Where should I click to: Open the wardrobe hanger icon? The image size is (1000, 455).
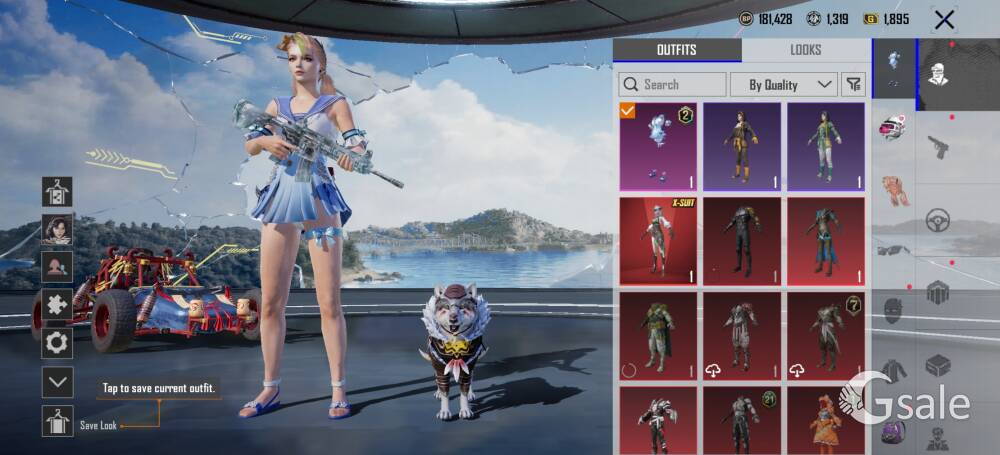[x=57, y=191]
